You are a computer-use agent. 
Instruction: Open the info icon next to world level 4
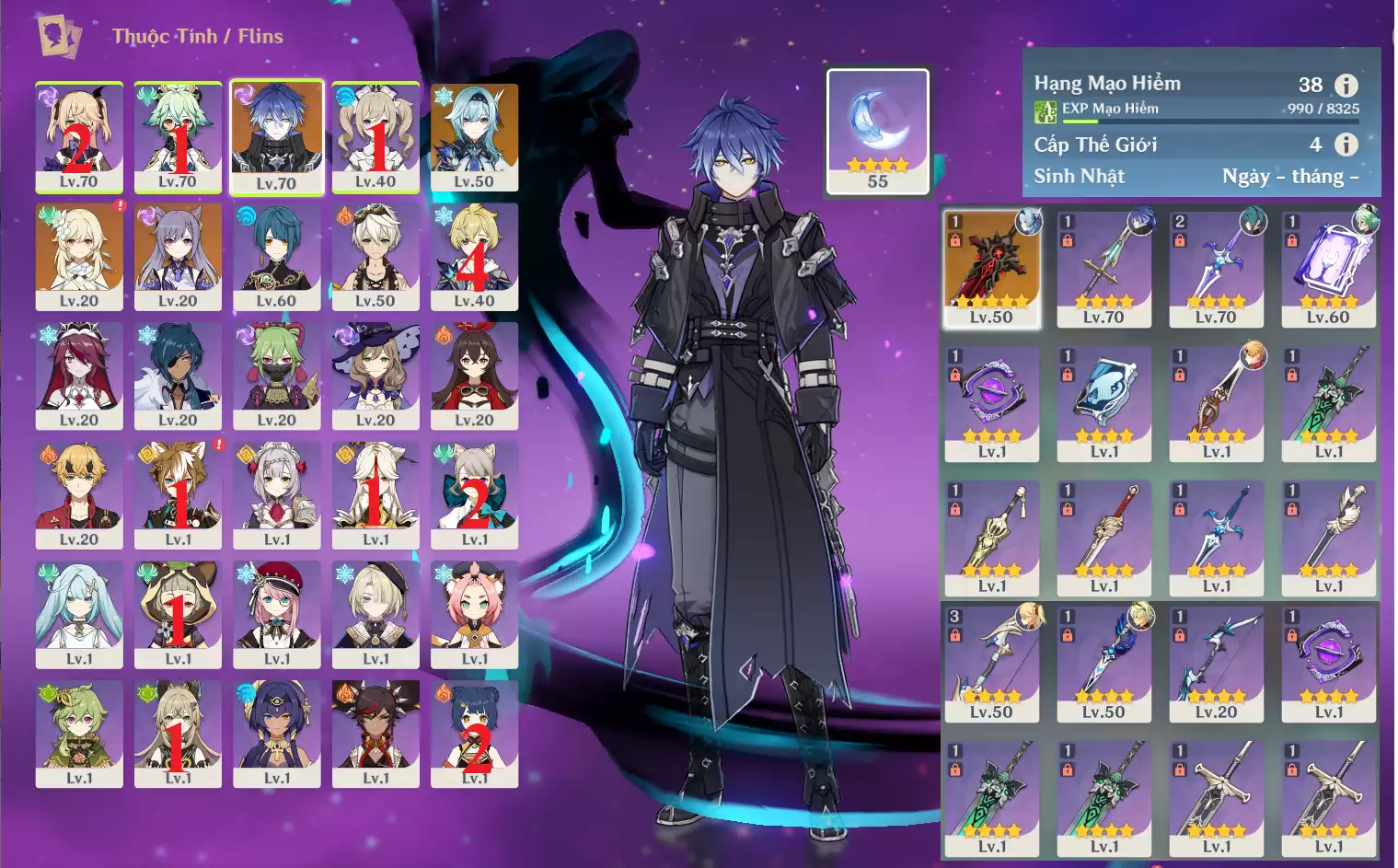coord(1346,145)
